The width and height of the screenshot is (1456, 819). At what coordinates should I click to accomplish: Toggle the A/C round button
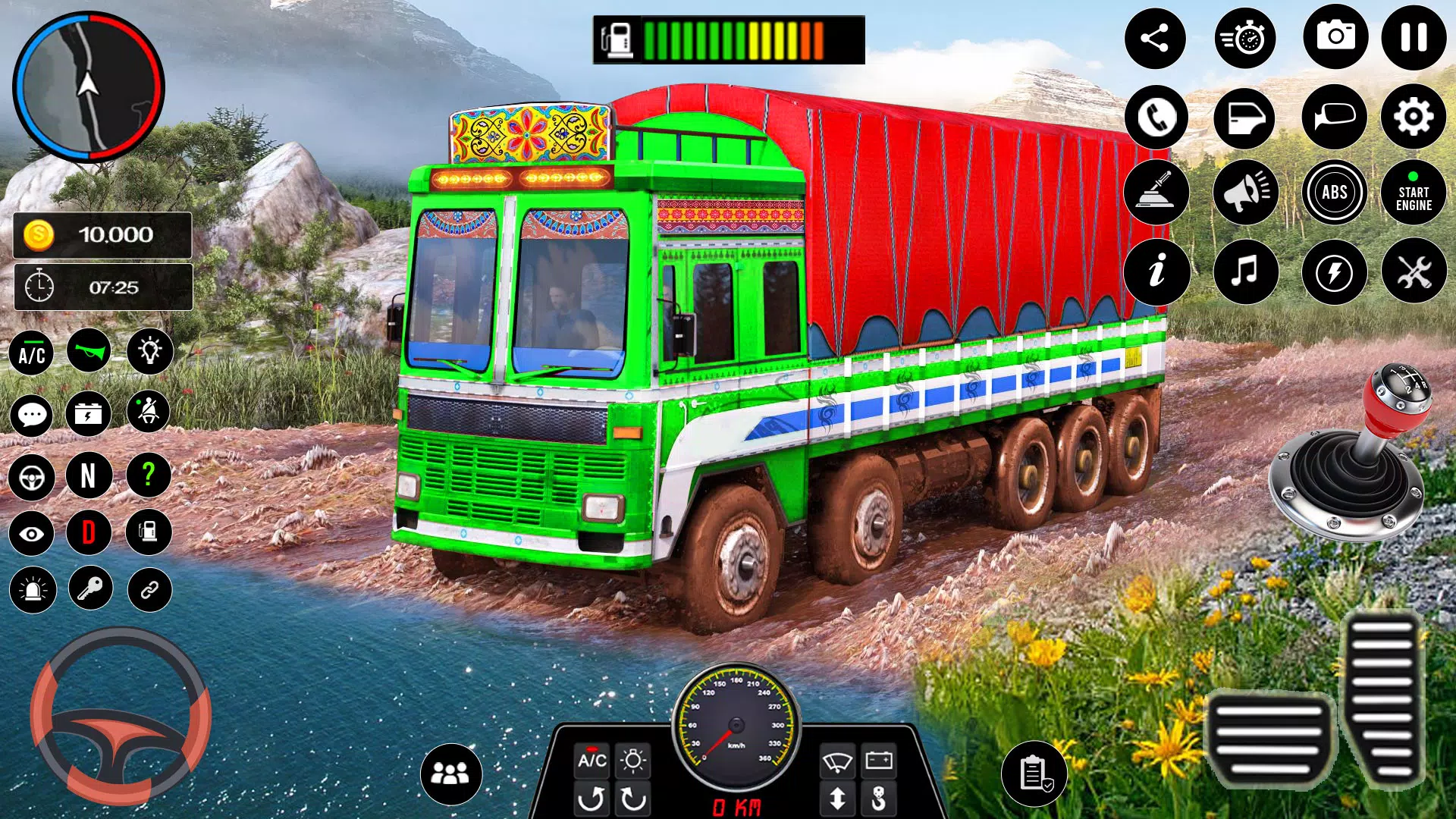click(32, 353)
